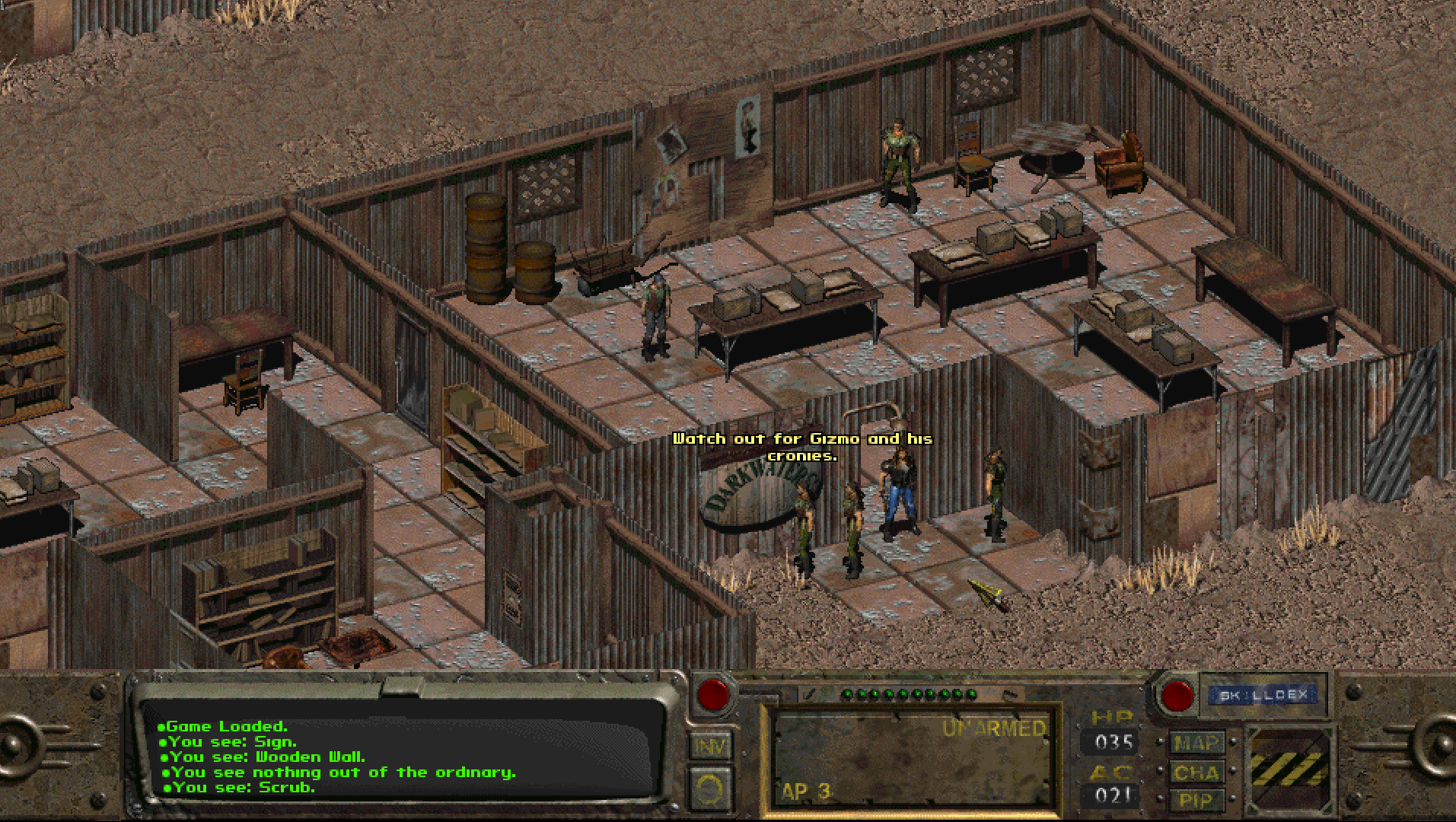Show the CHA character sheet

point(1197,773)
